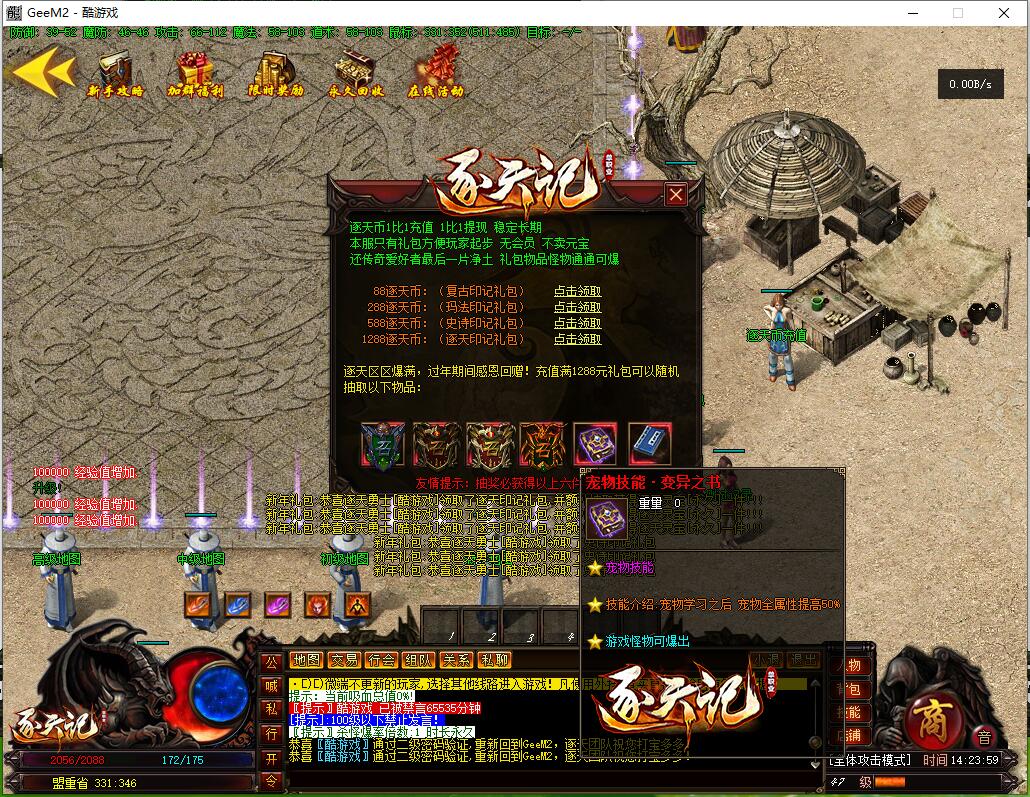The image size is (1030, 797).
Task: Open the 交易 trade button
Action: (344, 660)
